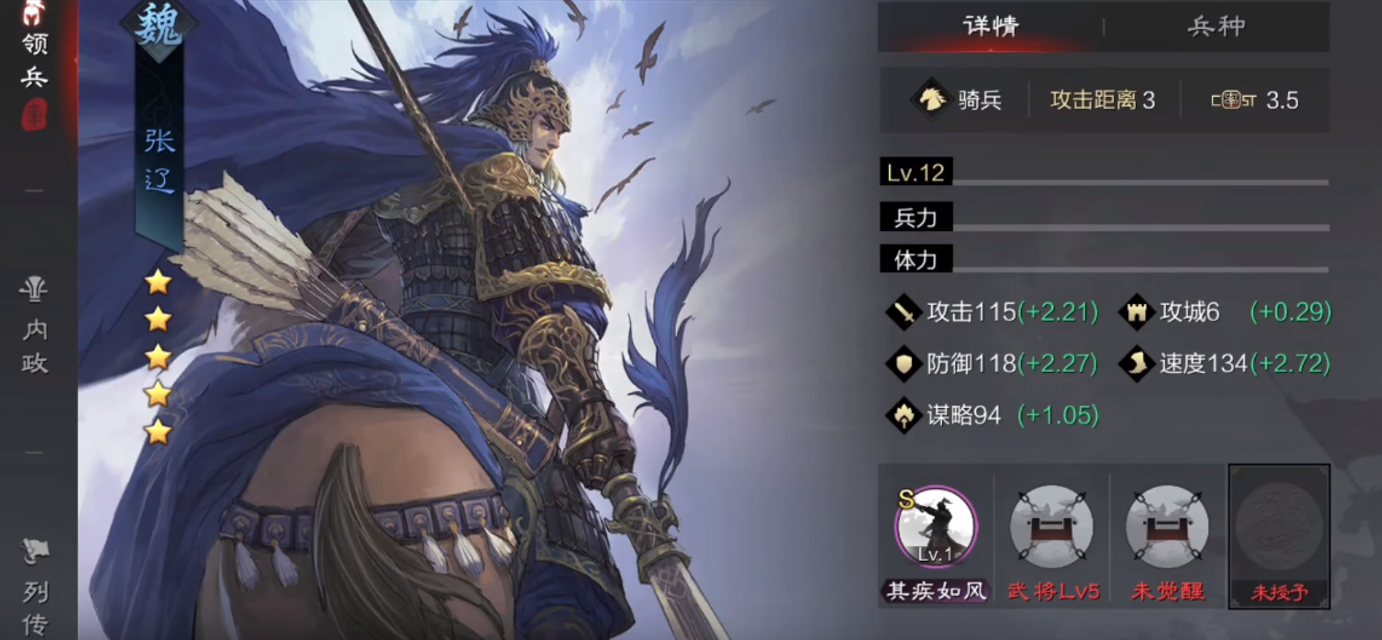The height and width of the screenshot is (640, 1382).
Task: Tap the 防御 defense stat entry
Action: [995, 363]
